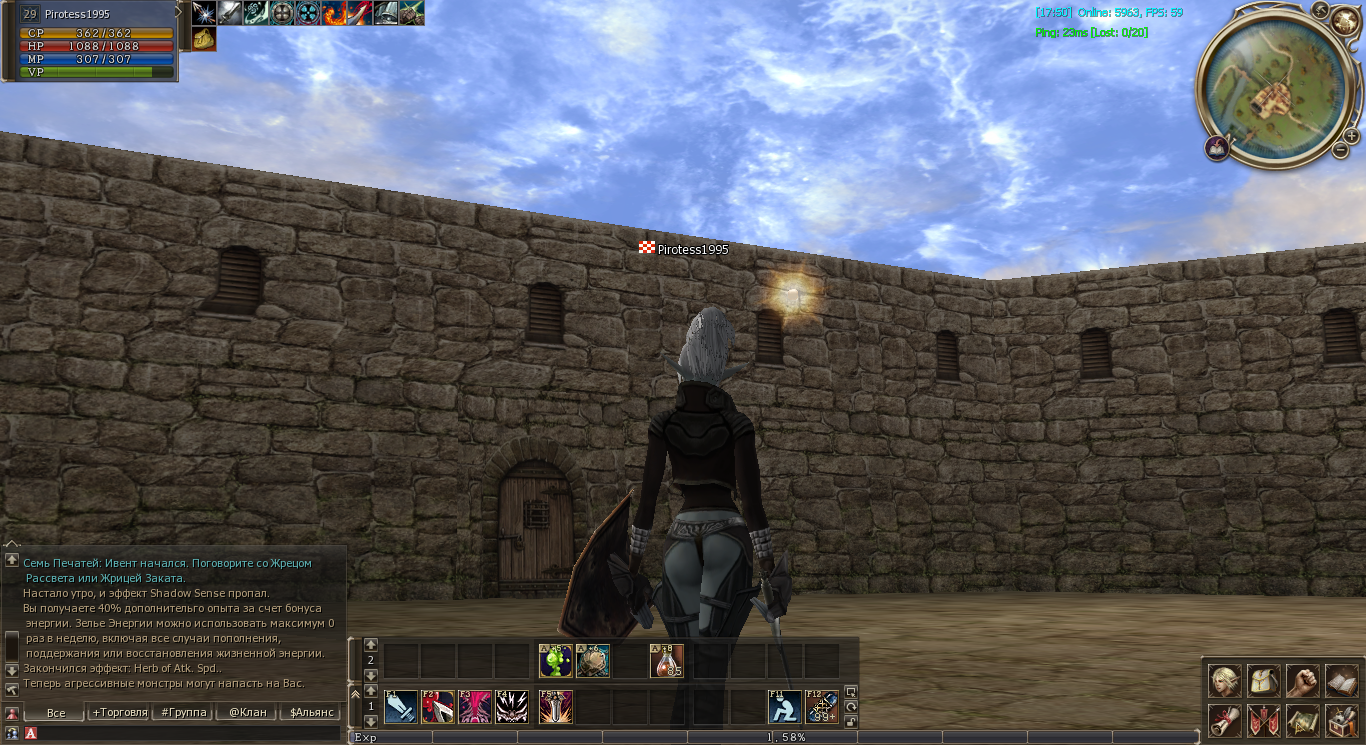Image resolution: width=1366 pixels, height=745 pixels.
Task: Open the clan banners icon
Action: 1264,720
